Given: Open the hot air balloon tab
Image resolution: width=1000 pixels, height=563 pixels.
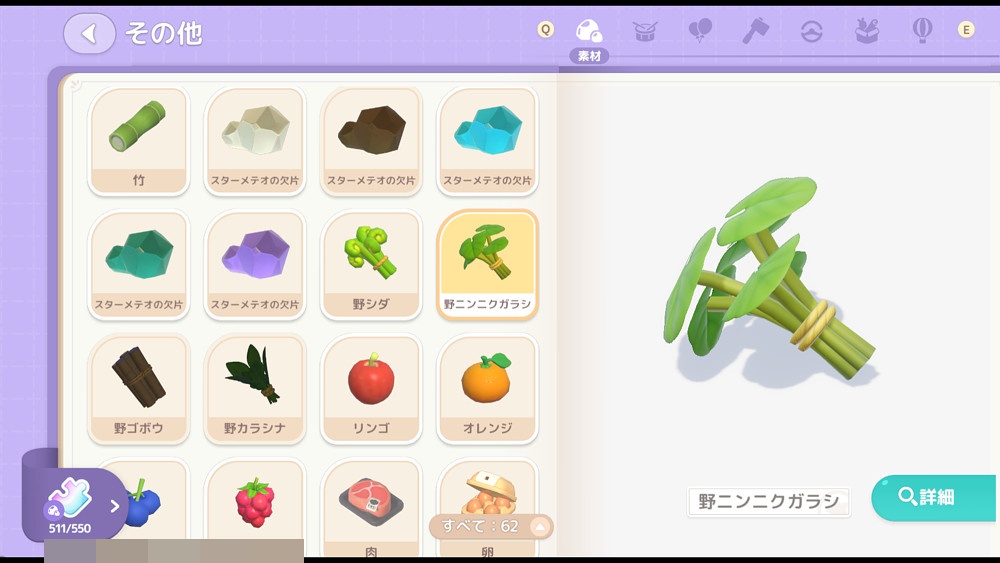Looking at the screenshot, I should tap(922, 30).
